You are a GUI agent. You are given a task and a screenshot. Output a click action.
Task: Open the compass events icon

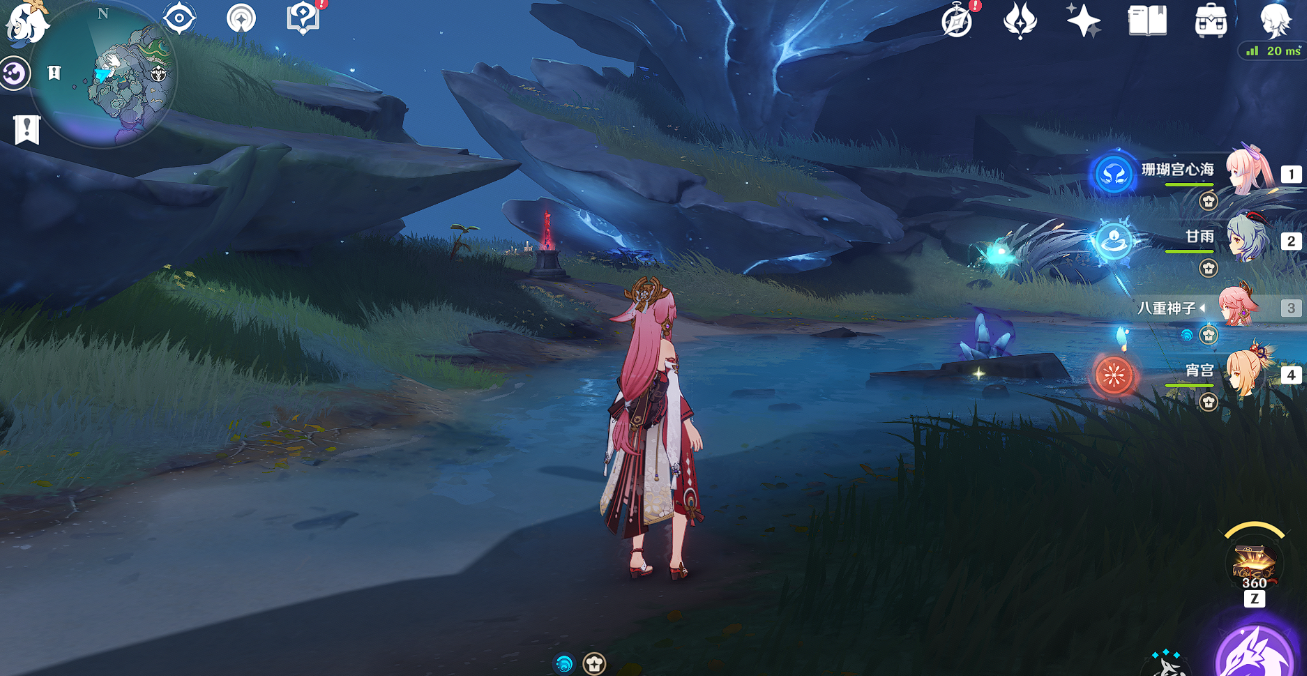(958, 21)
